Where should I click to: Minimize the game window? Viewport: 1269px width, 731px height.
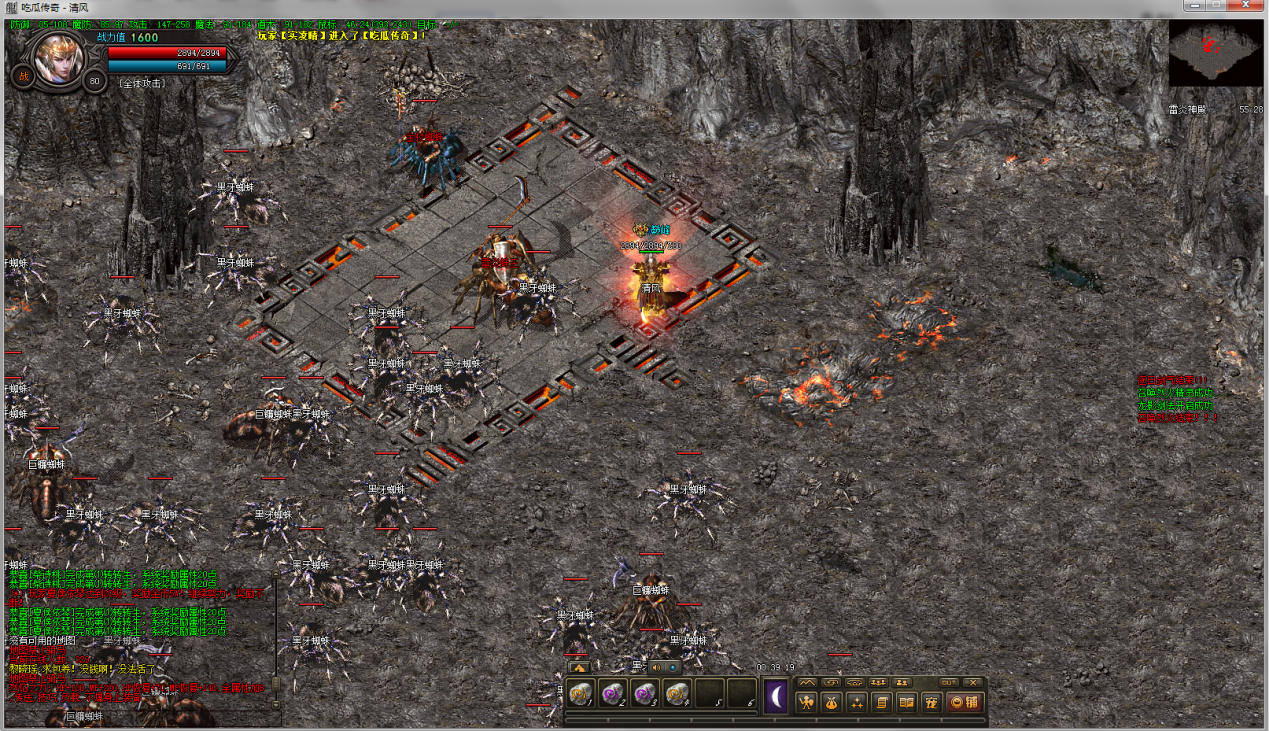point(1189,6)
